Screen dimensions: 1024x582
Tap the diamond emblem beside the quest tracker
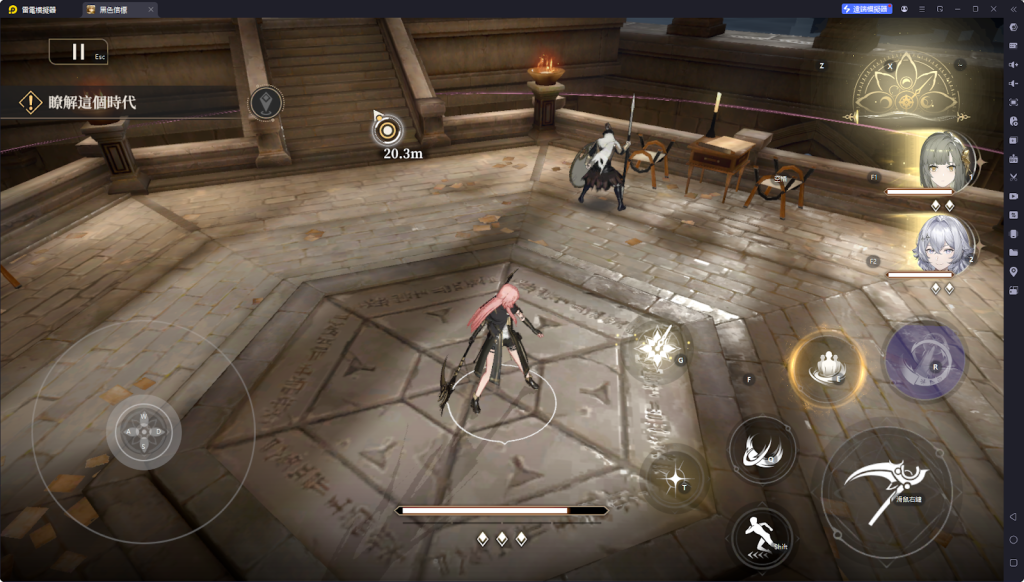point(265,102)
